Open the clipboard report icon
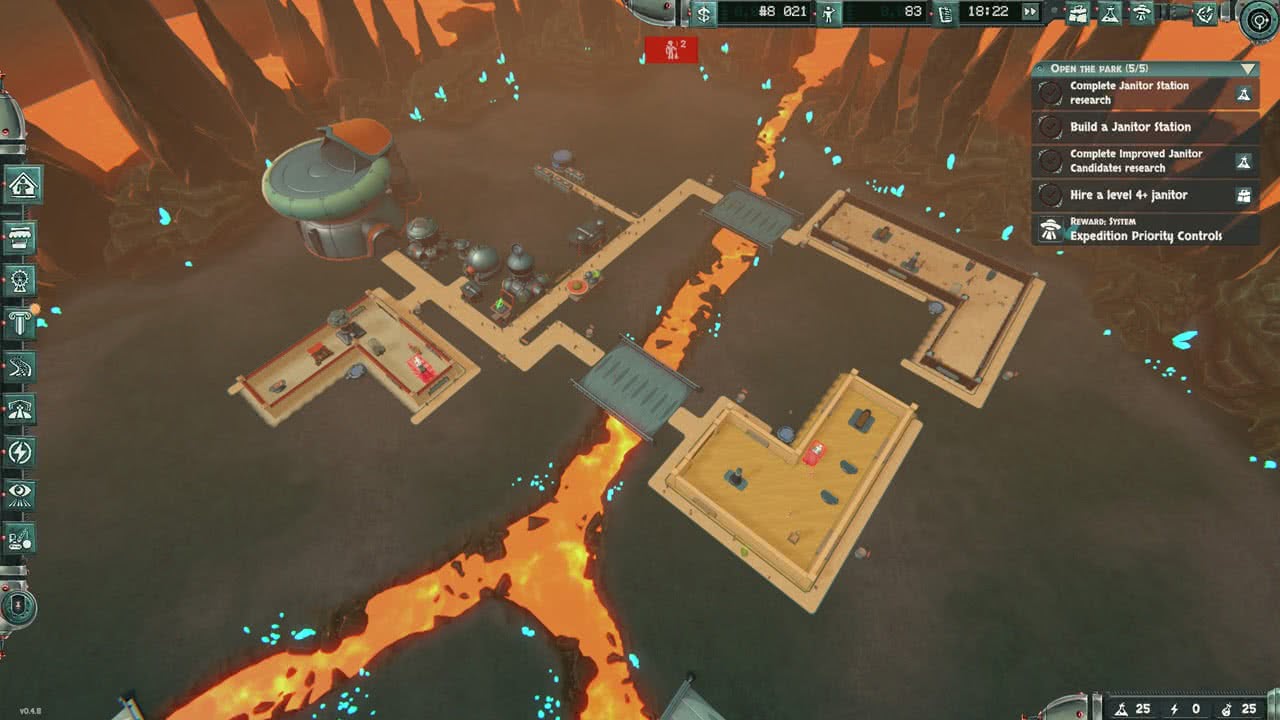The image size is (1280, 720). point(946,13)
